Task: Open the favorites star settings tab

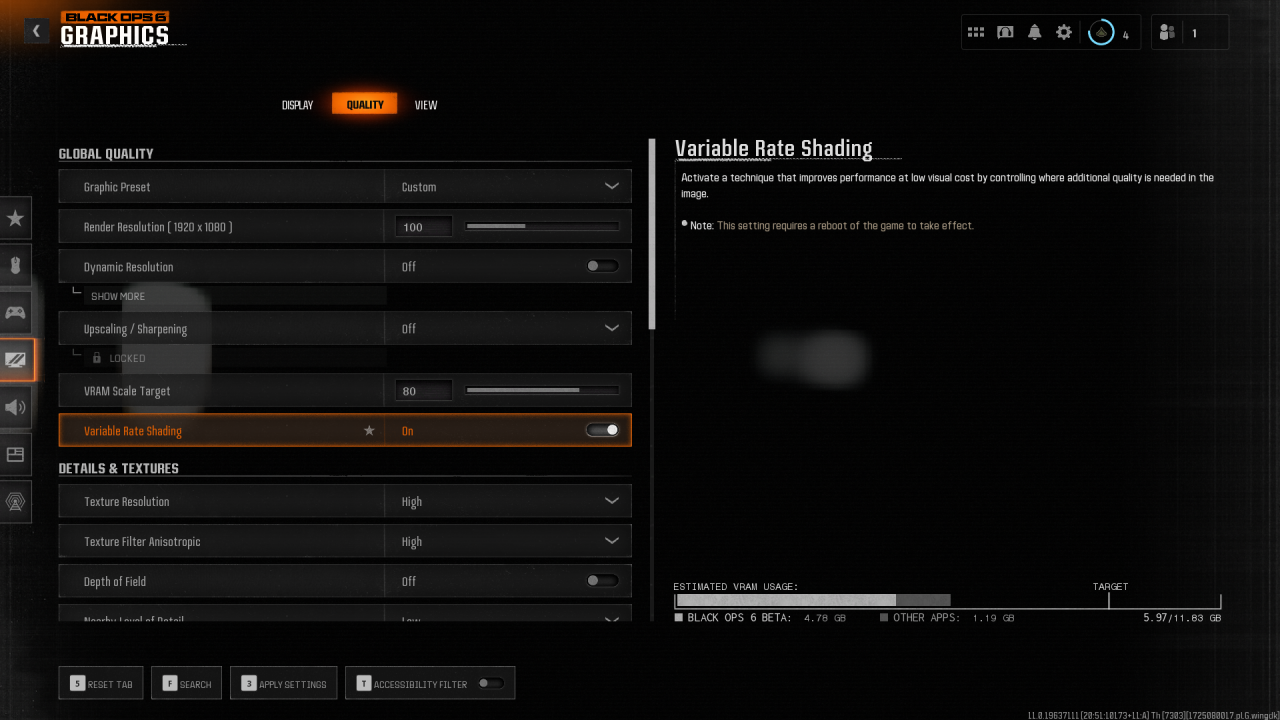Action: coord(15,217)
